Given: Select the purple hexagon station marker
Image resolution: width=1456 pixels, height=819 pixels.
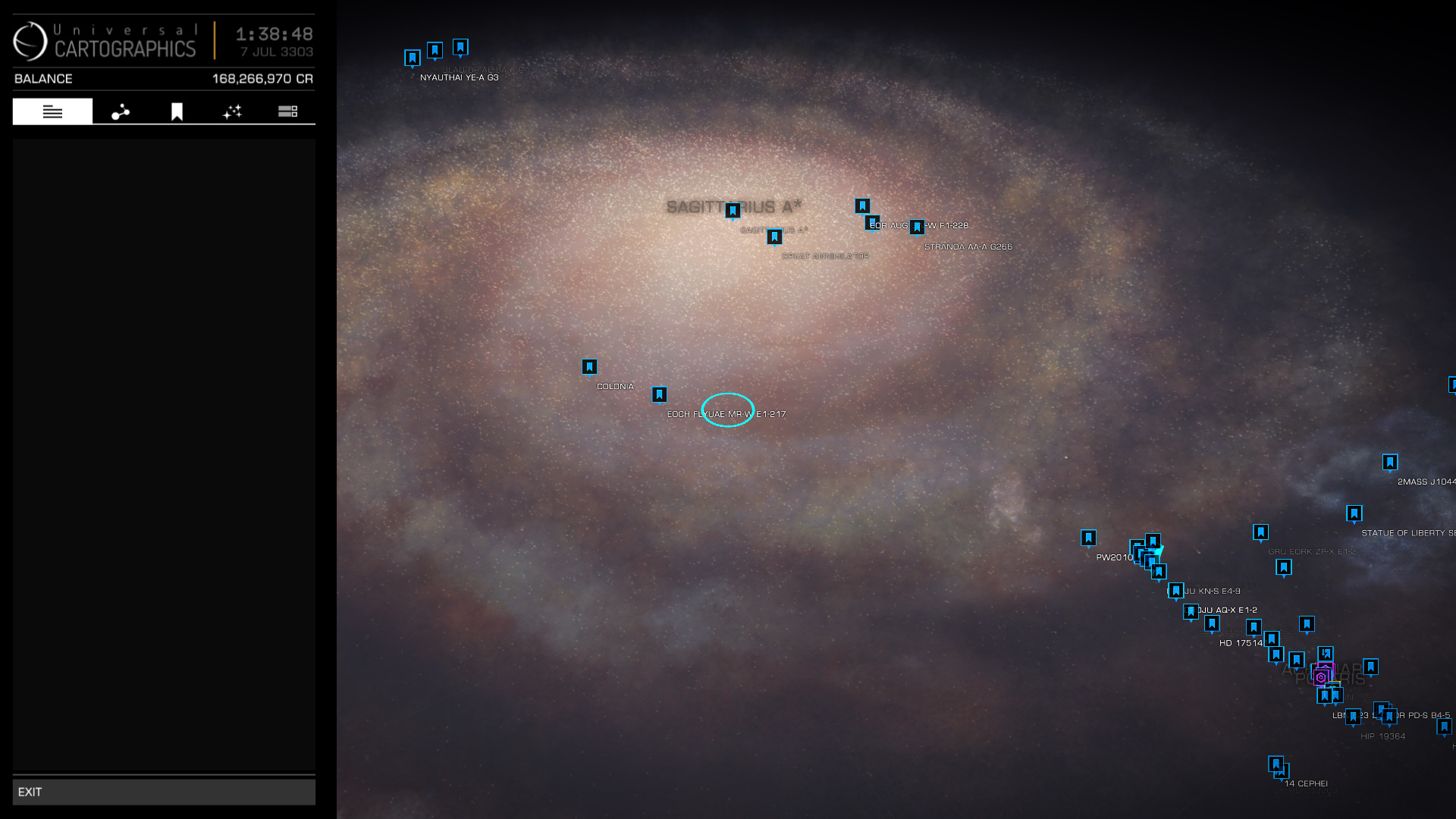Looking at the screenshot, I should (1320, 677).
